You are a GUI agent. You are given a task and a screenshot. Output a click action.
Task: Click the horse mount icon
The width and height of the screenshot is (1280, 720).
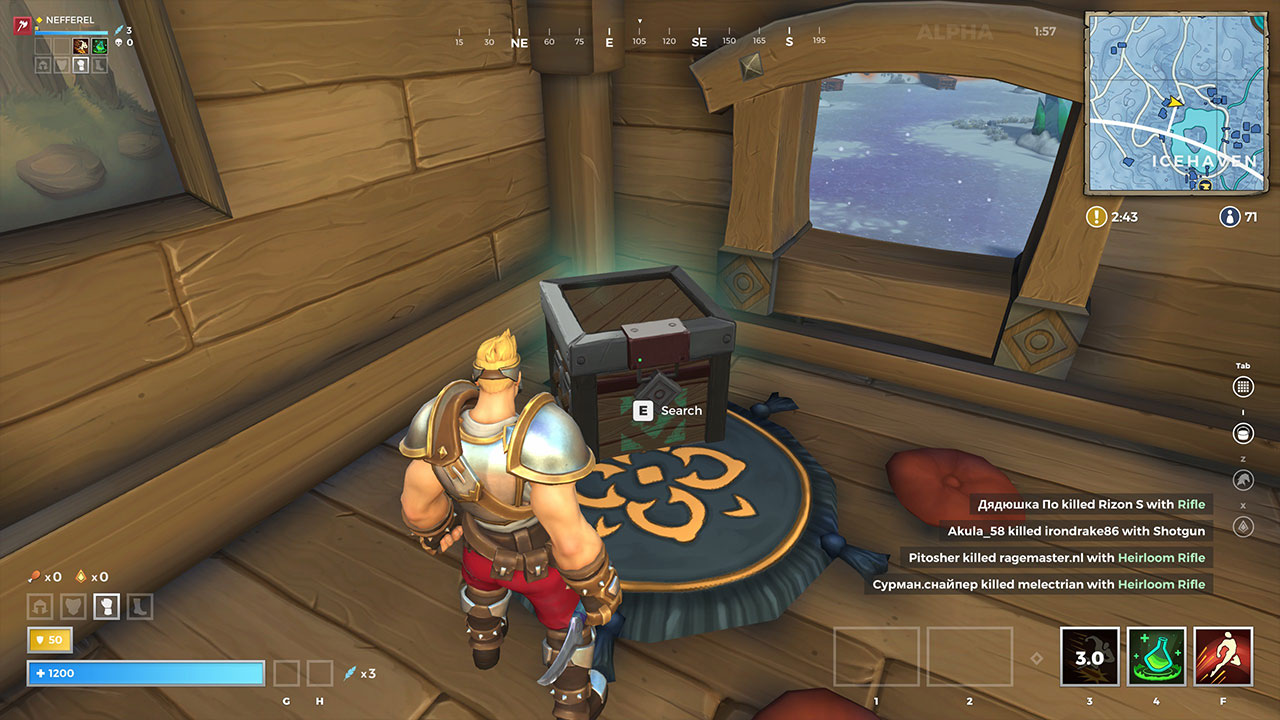1243,480
